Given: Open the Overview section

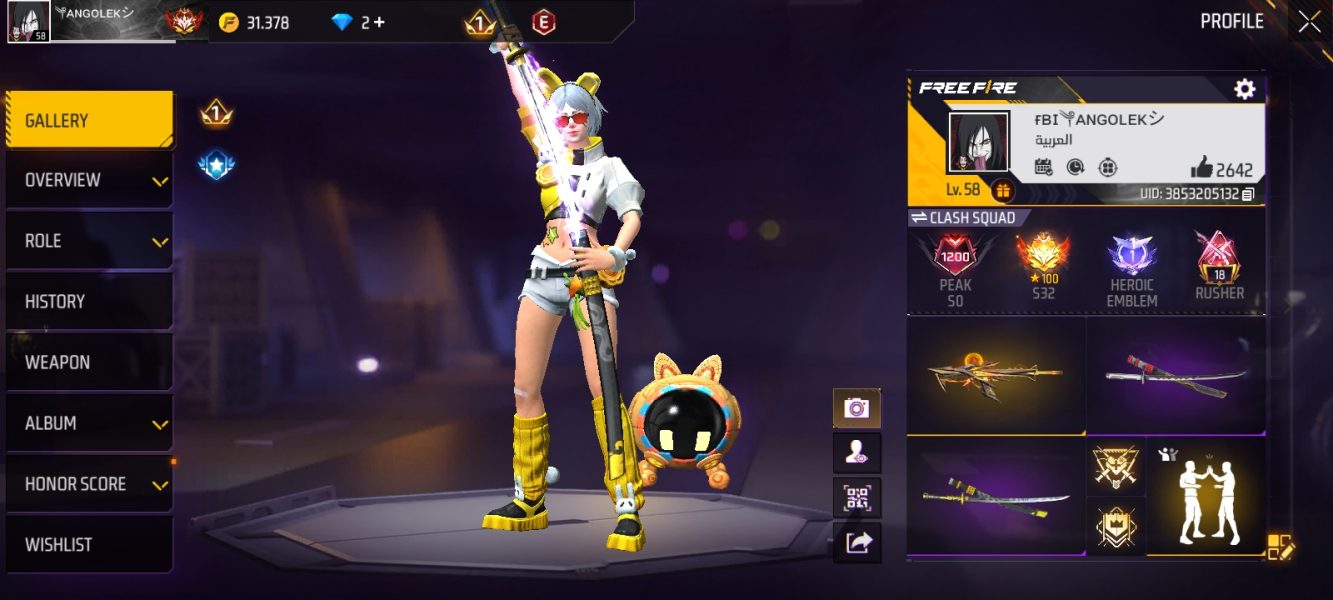Looking at the screenshot, I should click(x=89, y=180).
